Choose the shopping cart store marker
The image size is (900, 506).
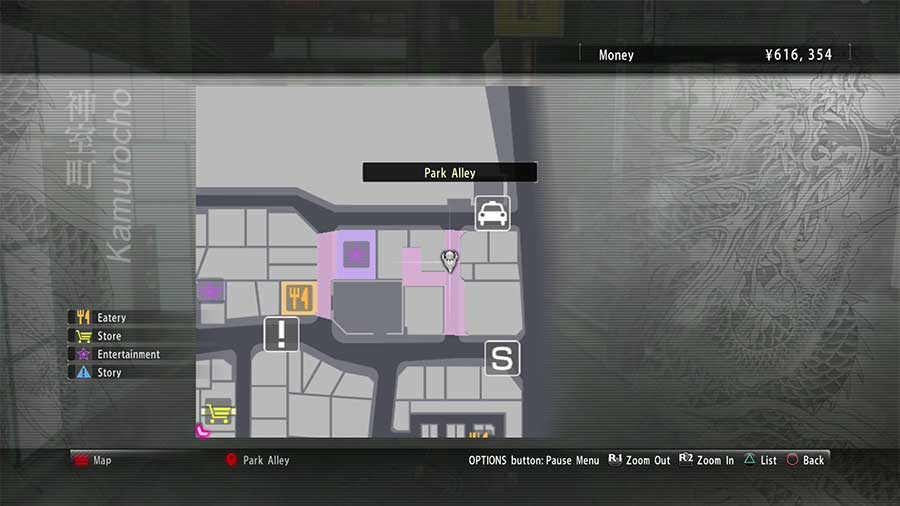[216, 414]
